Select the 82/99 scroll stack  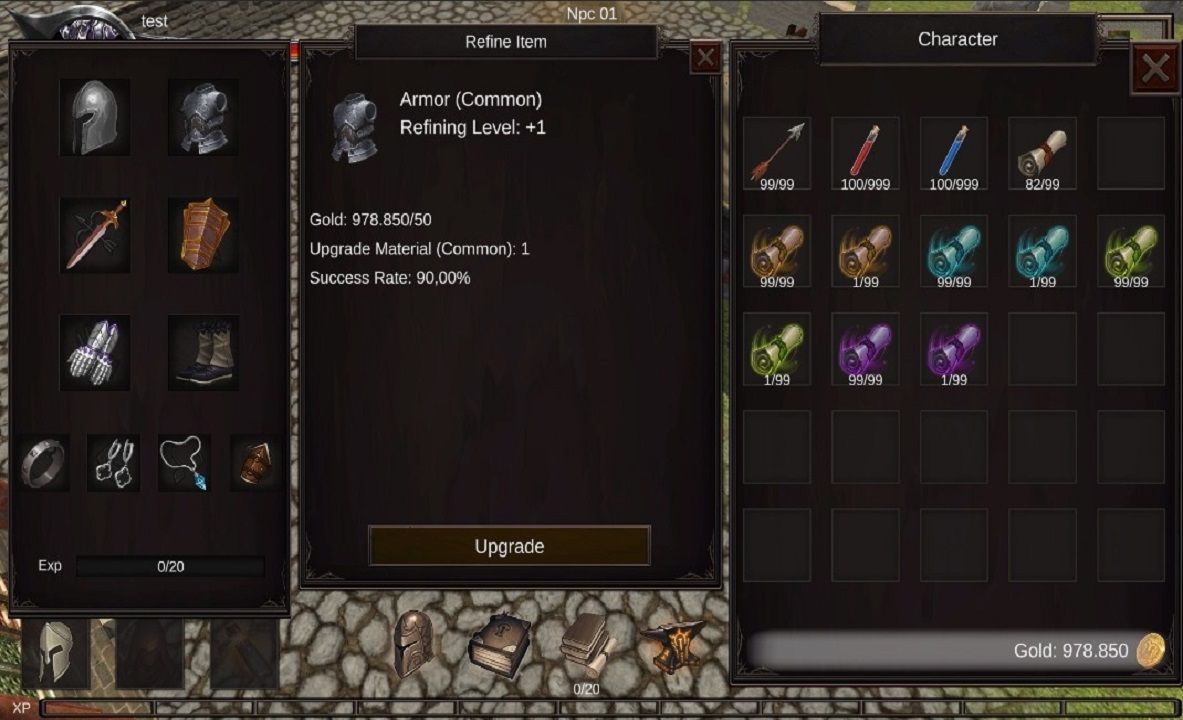tap(1042, 152)
